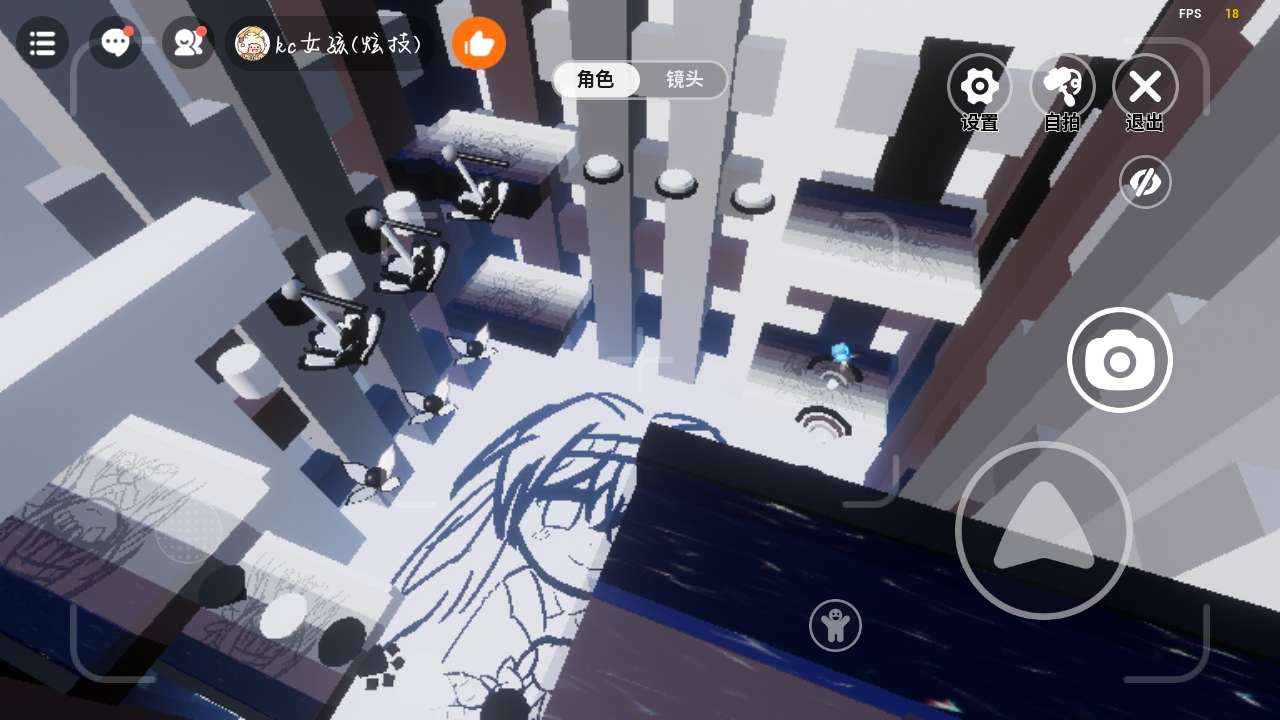Screen dimensions: 1280x720
Task: Open 设置 gear settings
Action: [x=979, y=88]
